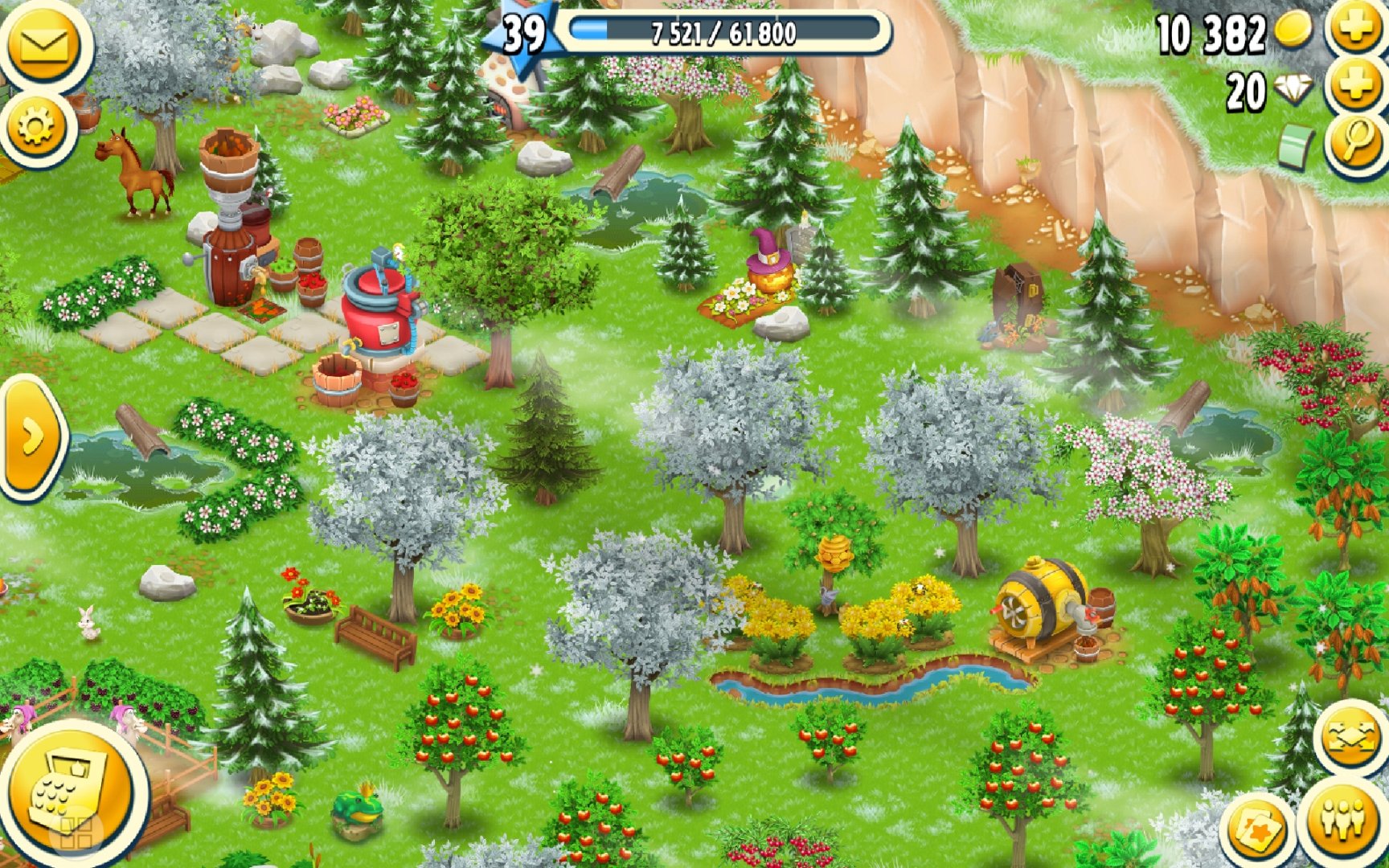
Task: Buy diamonds with the plus button
Action: point(1355,85)
